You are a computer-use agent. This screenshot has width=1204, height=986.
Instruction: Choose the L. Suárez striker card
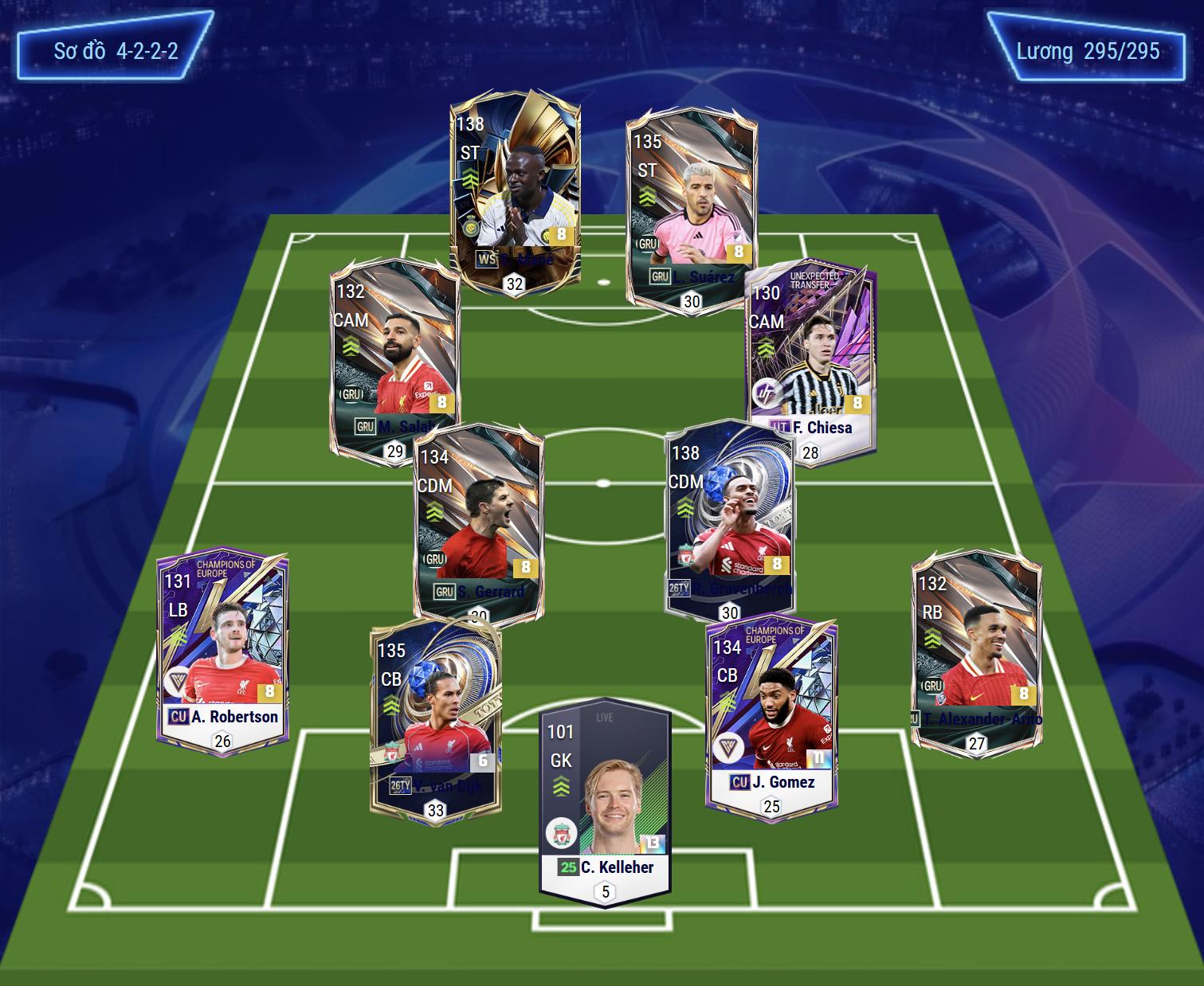pos(691,209)
